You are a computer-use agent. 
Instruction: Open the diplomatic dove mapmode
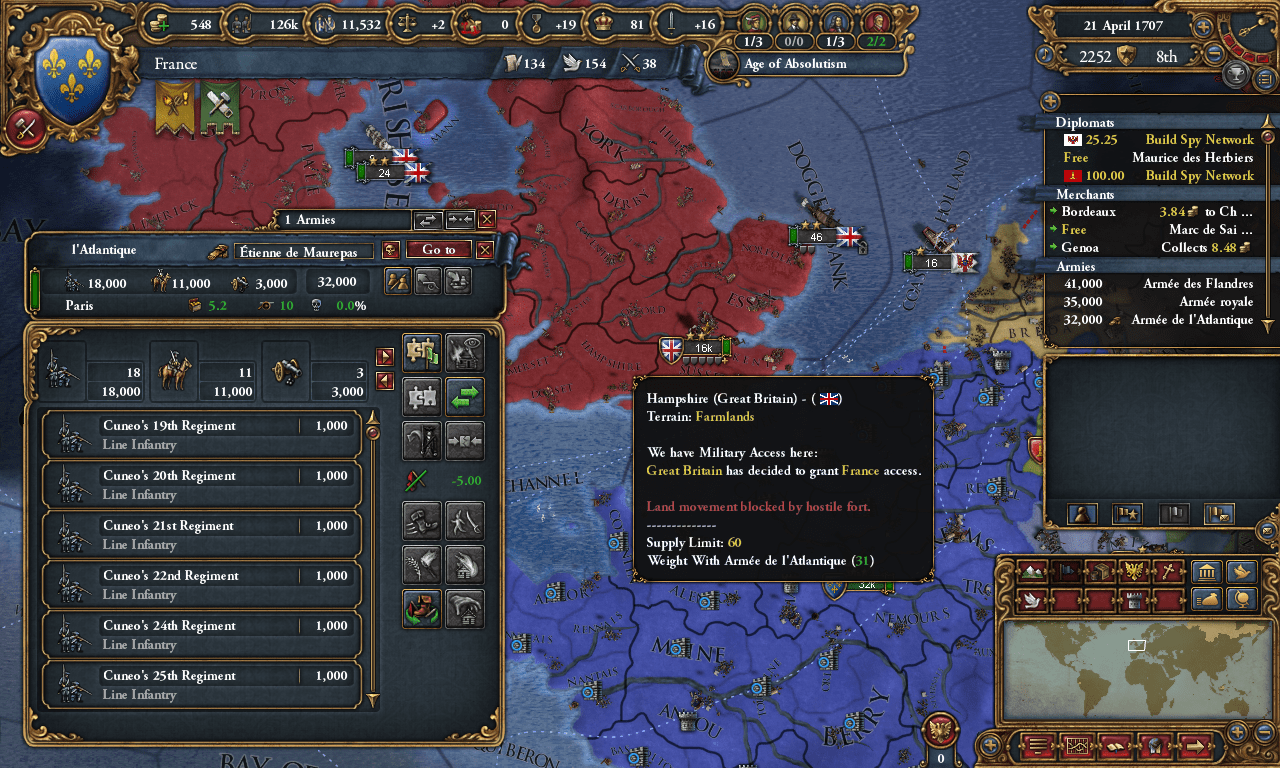tap(1033, 601)
